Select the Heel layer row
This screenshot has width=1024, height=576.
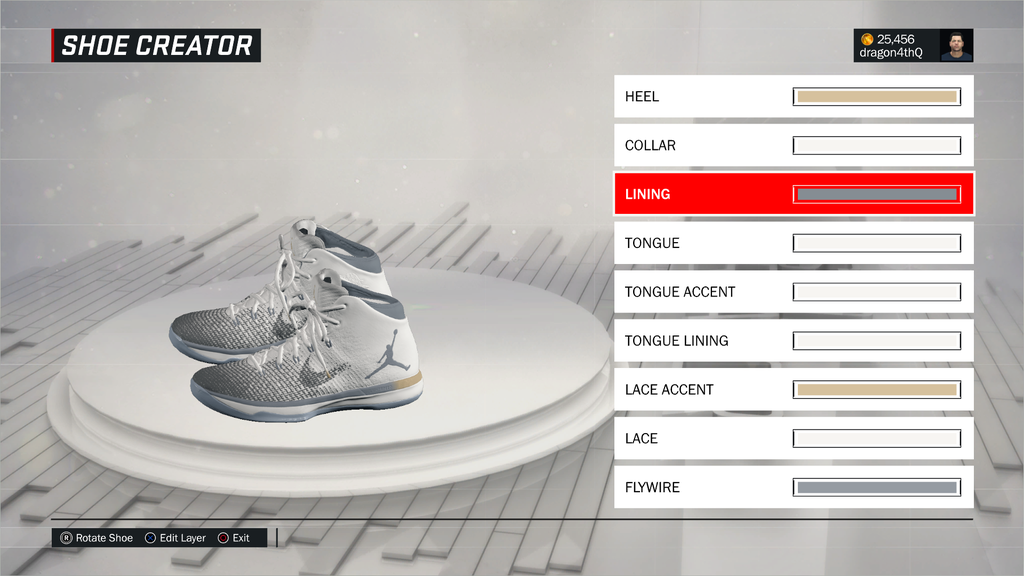coord(793,97)
